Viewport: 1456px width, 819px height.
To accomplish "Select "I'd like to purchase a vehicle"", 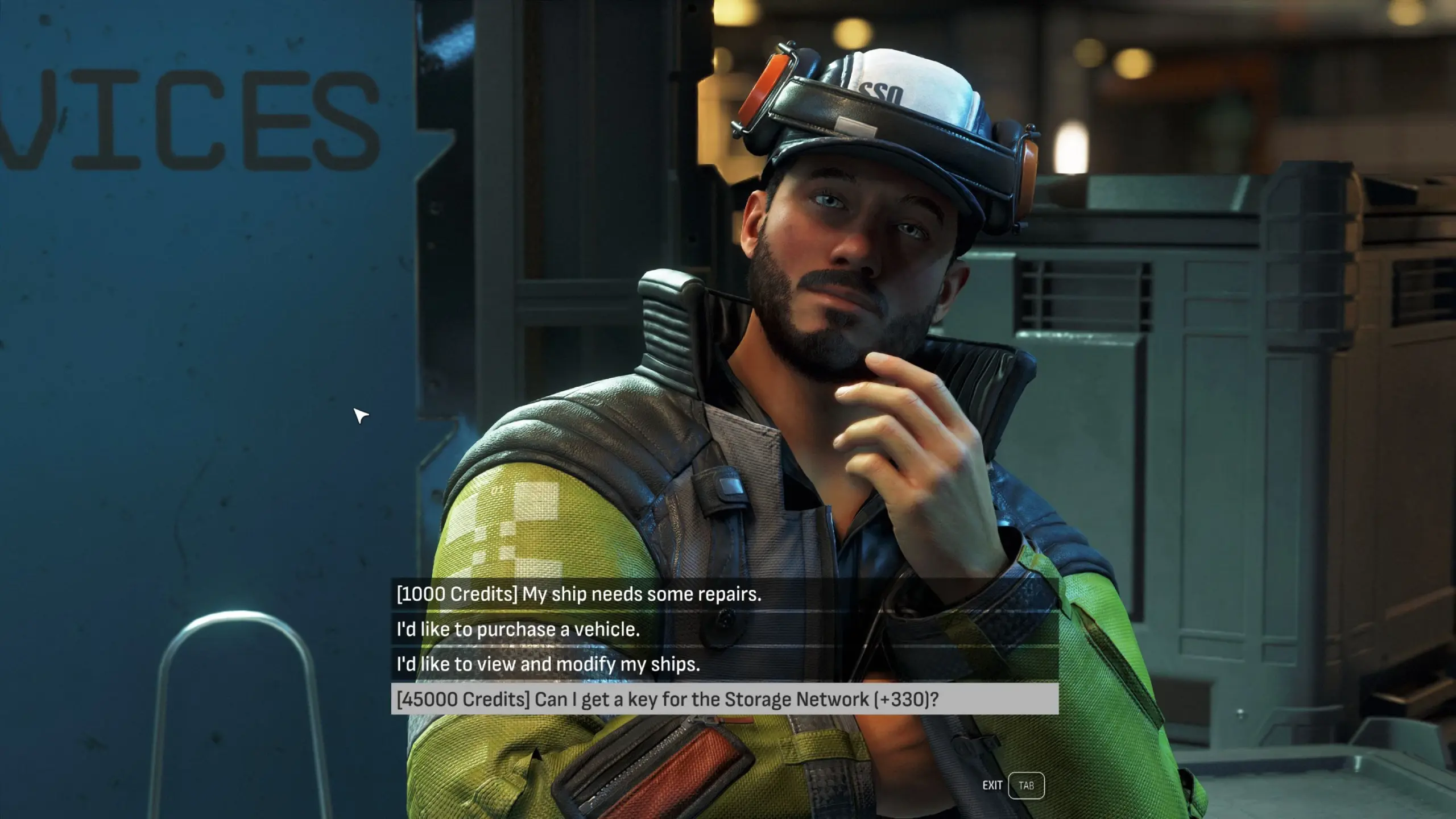I will click(x=518, y=630).
